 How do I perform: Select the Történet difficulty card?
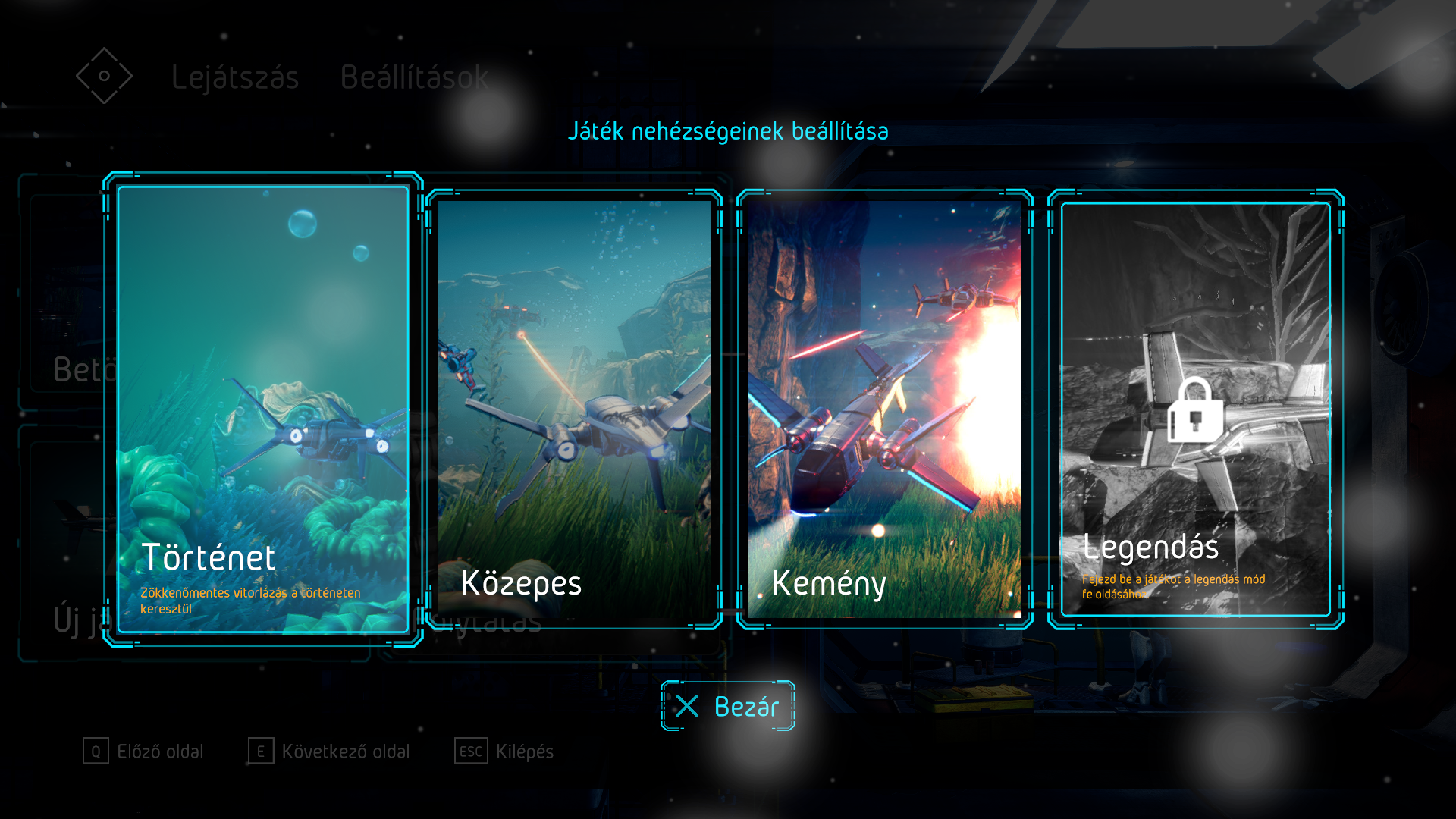[263, 409]
